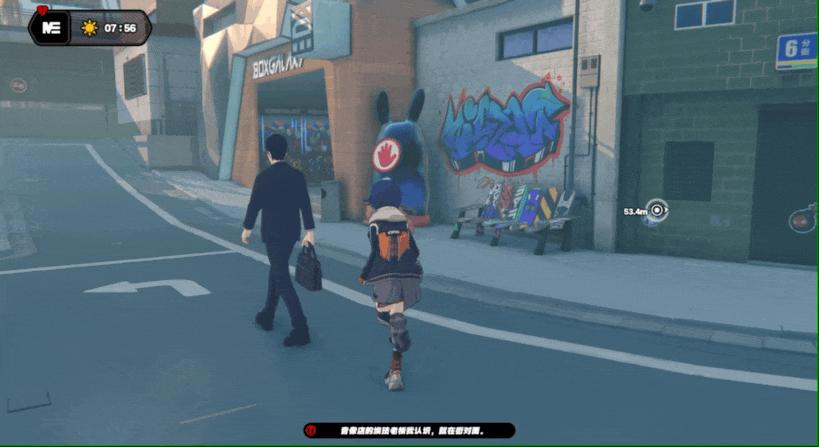Open the main menu hexagon icon
Viewport: 819px width, 447px height.
pyautogui.click(x=51, y=27)
